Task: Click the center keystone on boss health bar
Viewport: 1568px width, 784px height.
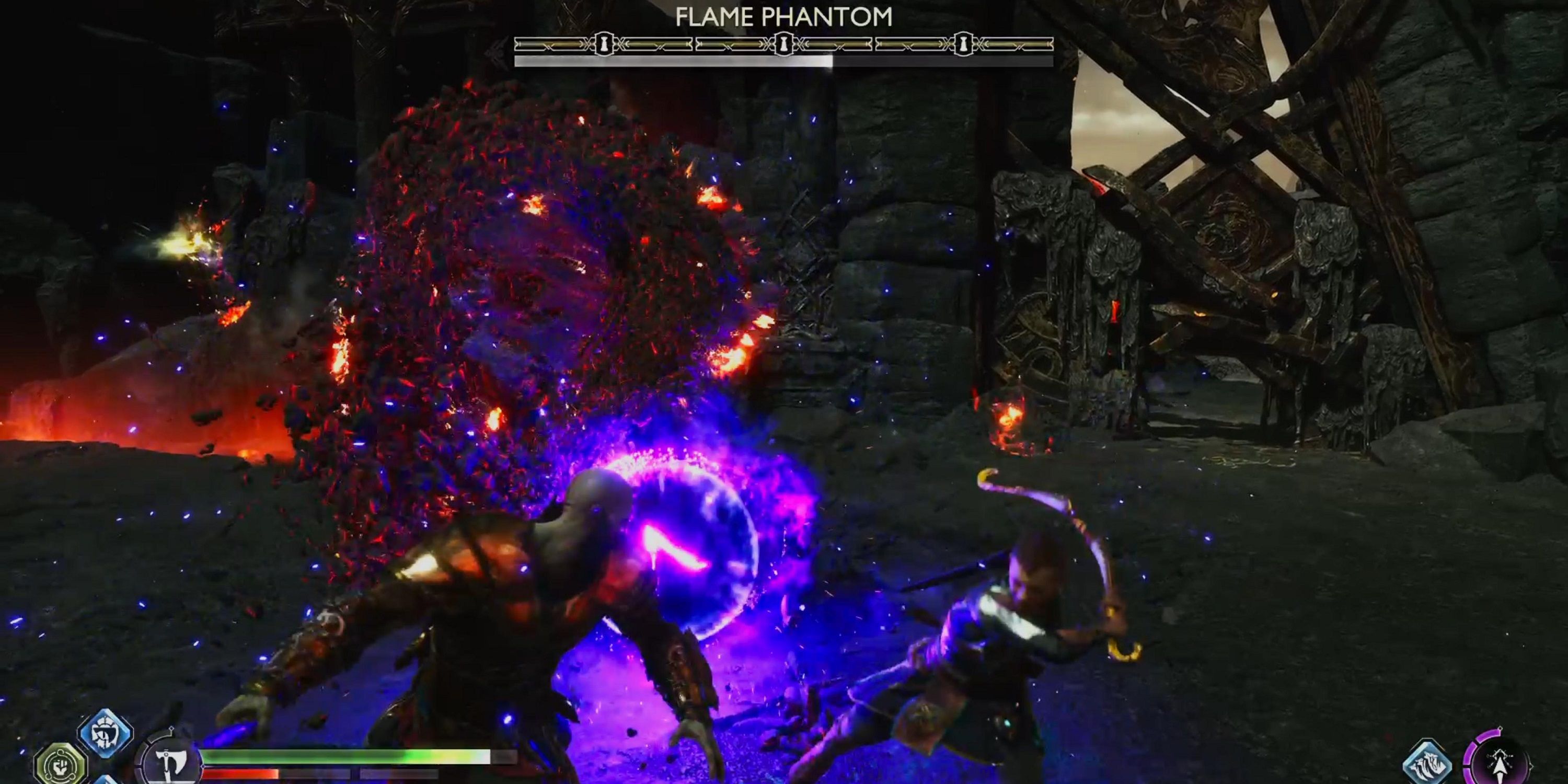Action: [783, 43]
